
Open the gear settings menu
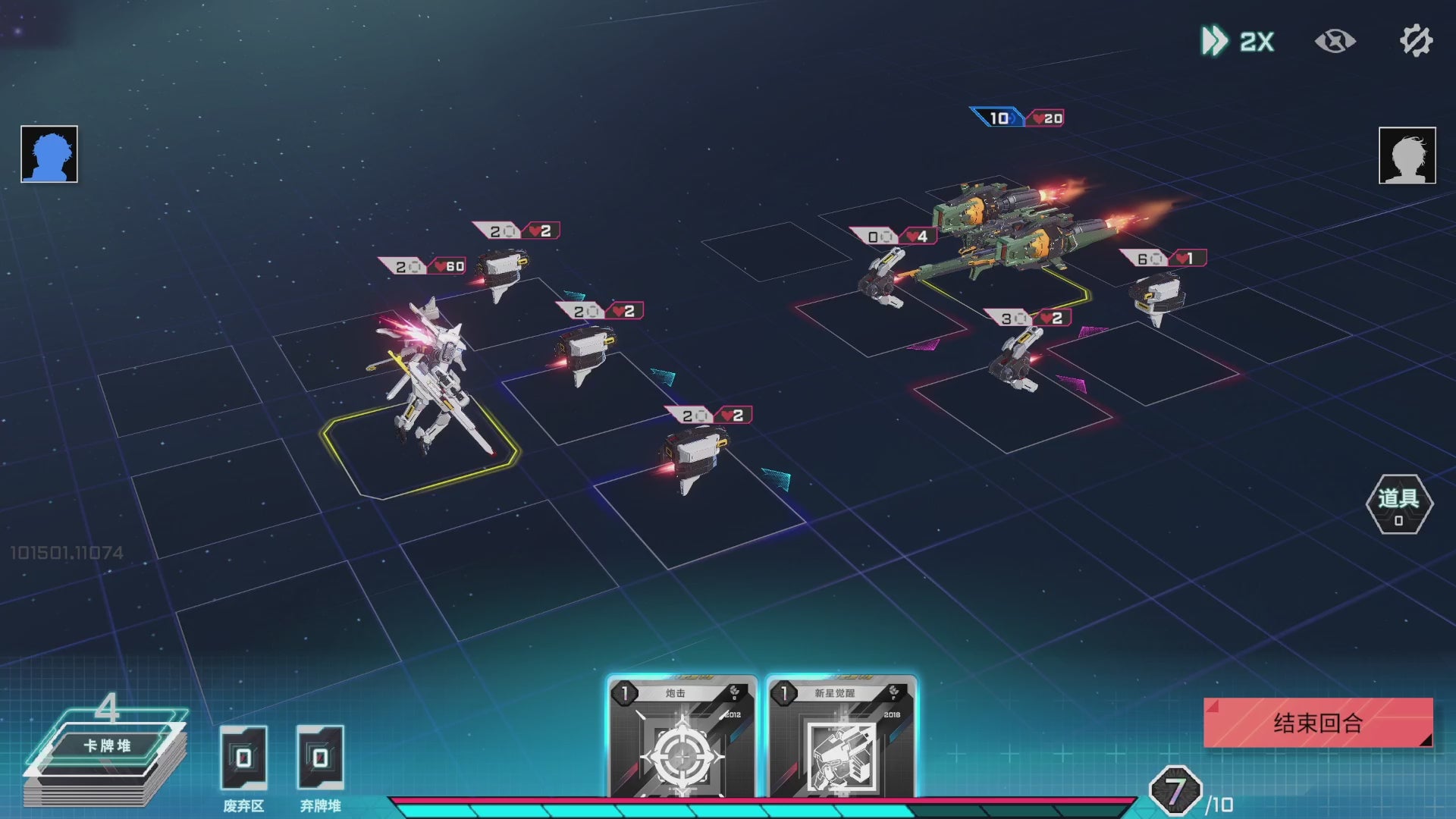(x=1415, y=41)
